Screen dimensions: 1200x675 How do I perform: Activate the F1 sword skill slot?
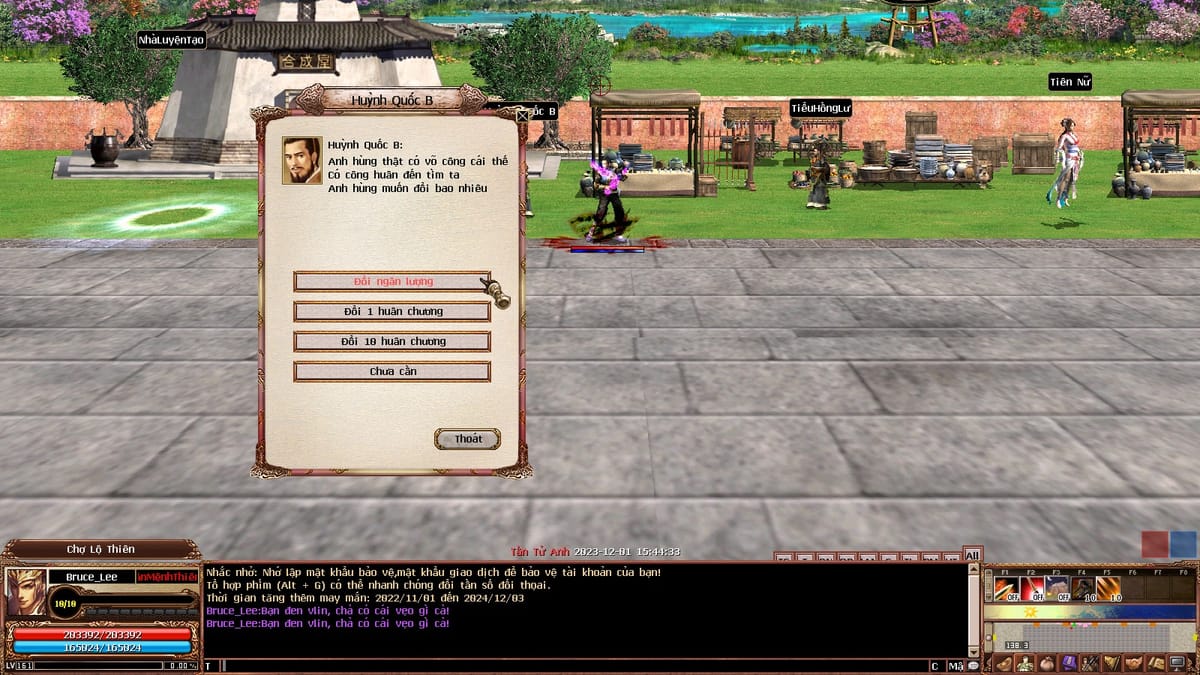click(x=1004, y=588)
